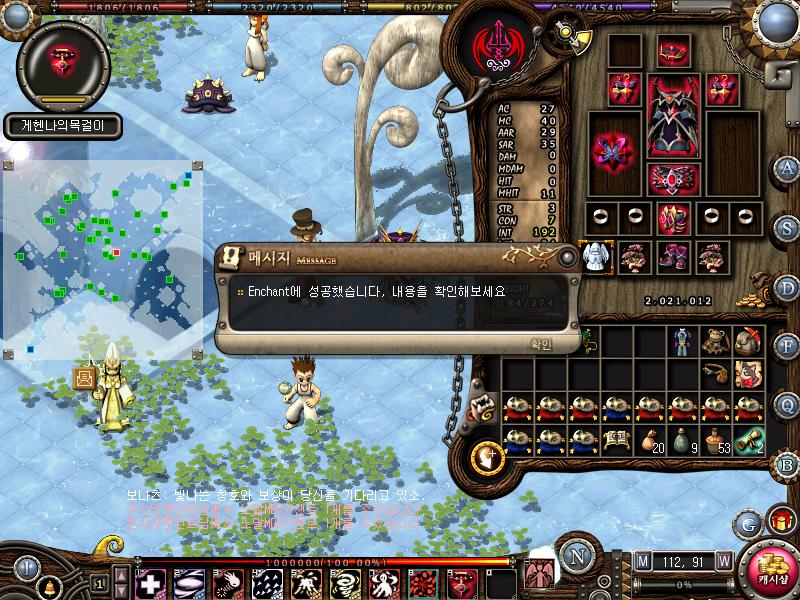The height and width of the screenshot is (600, 800).
Task: Click the round N button
Action: tap(575, 557)
